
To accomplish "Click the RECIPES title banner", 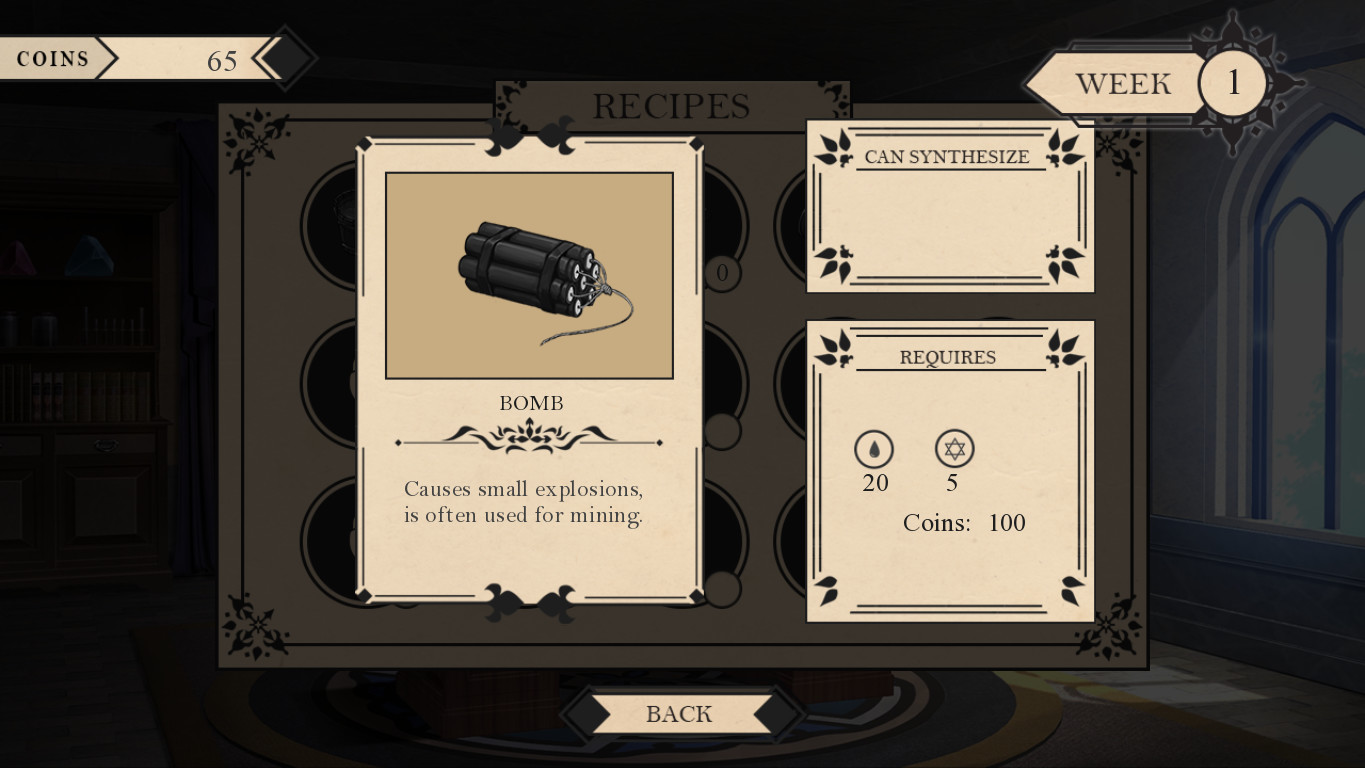I will click(x=671, y=106).
